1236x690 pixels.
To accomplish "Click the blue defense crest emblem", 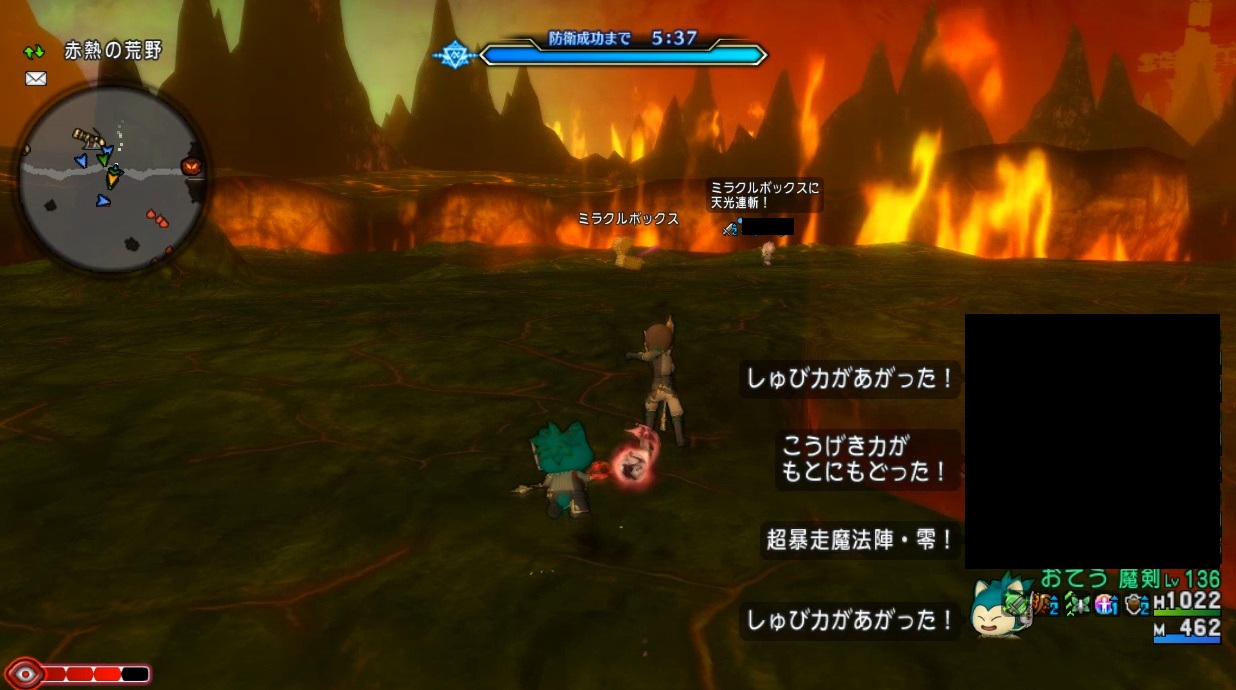I will 455,54.
